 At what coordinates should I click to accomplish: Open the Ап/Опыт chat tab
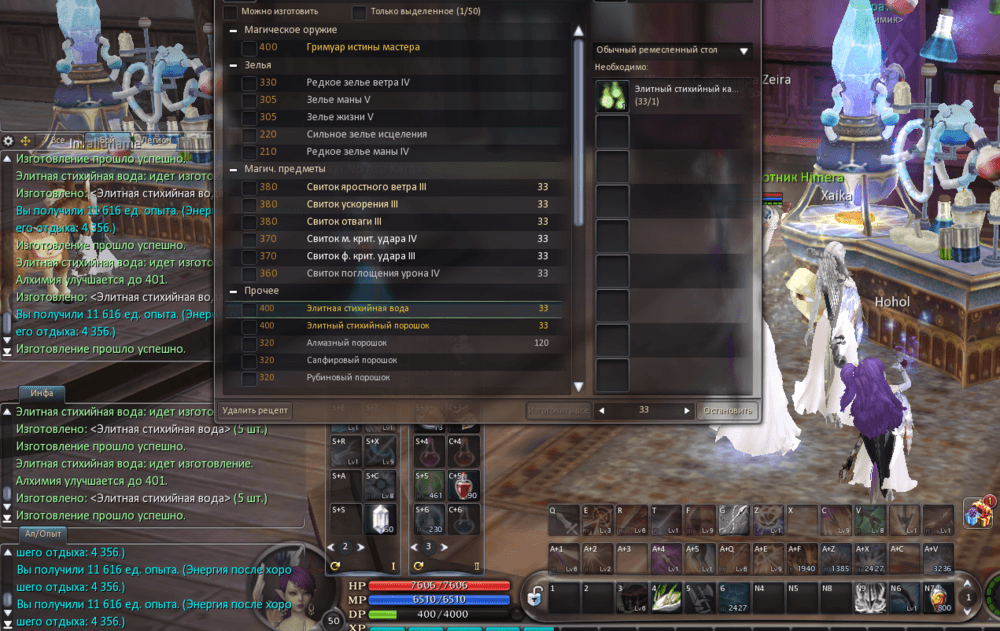pyautogui.click(x=43, y=535)
